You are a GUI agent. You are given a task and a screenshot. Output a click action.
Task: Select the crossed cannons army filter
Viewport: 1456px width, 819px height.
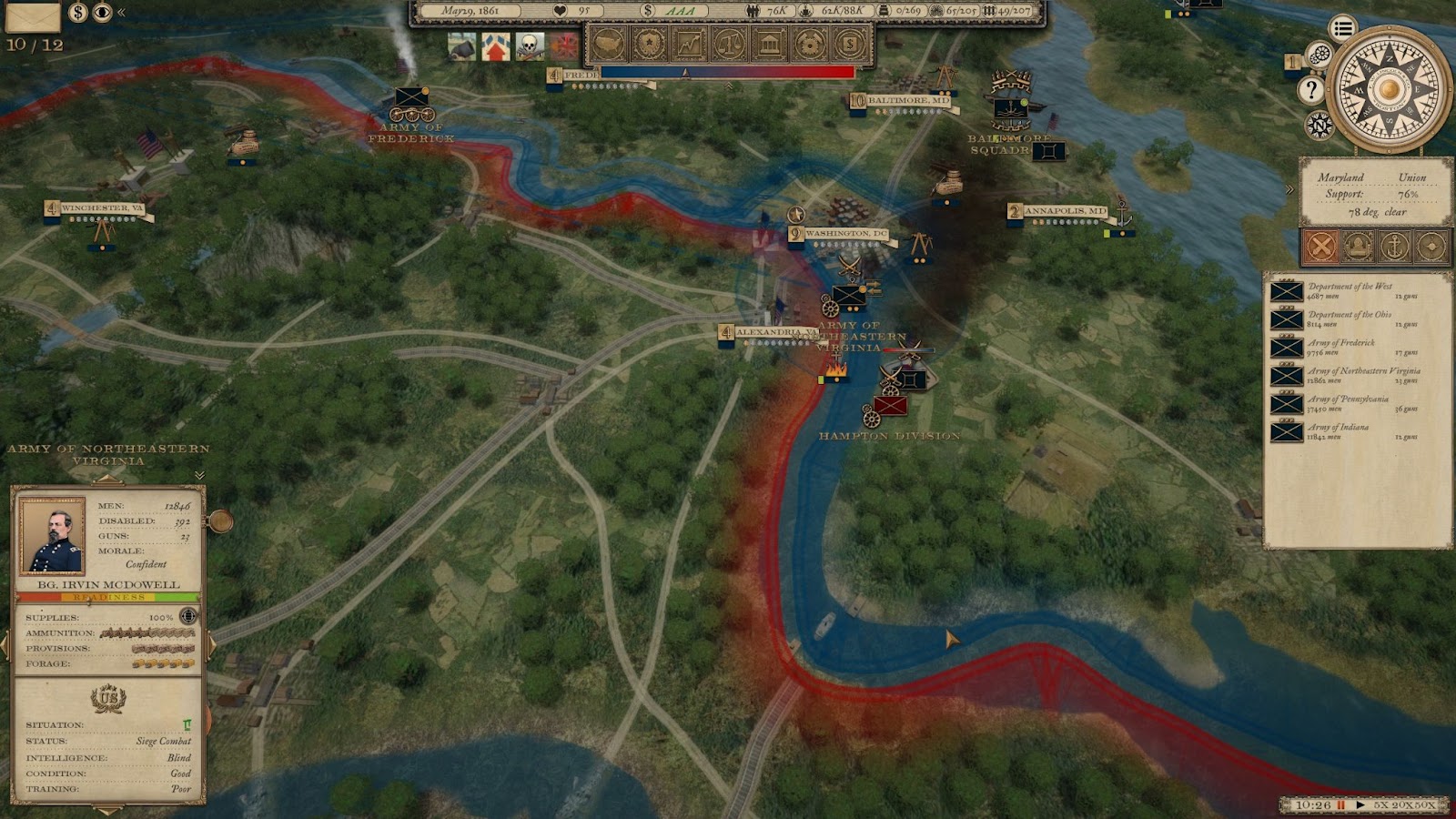click(x=1321, y=246)
